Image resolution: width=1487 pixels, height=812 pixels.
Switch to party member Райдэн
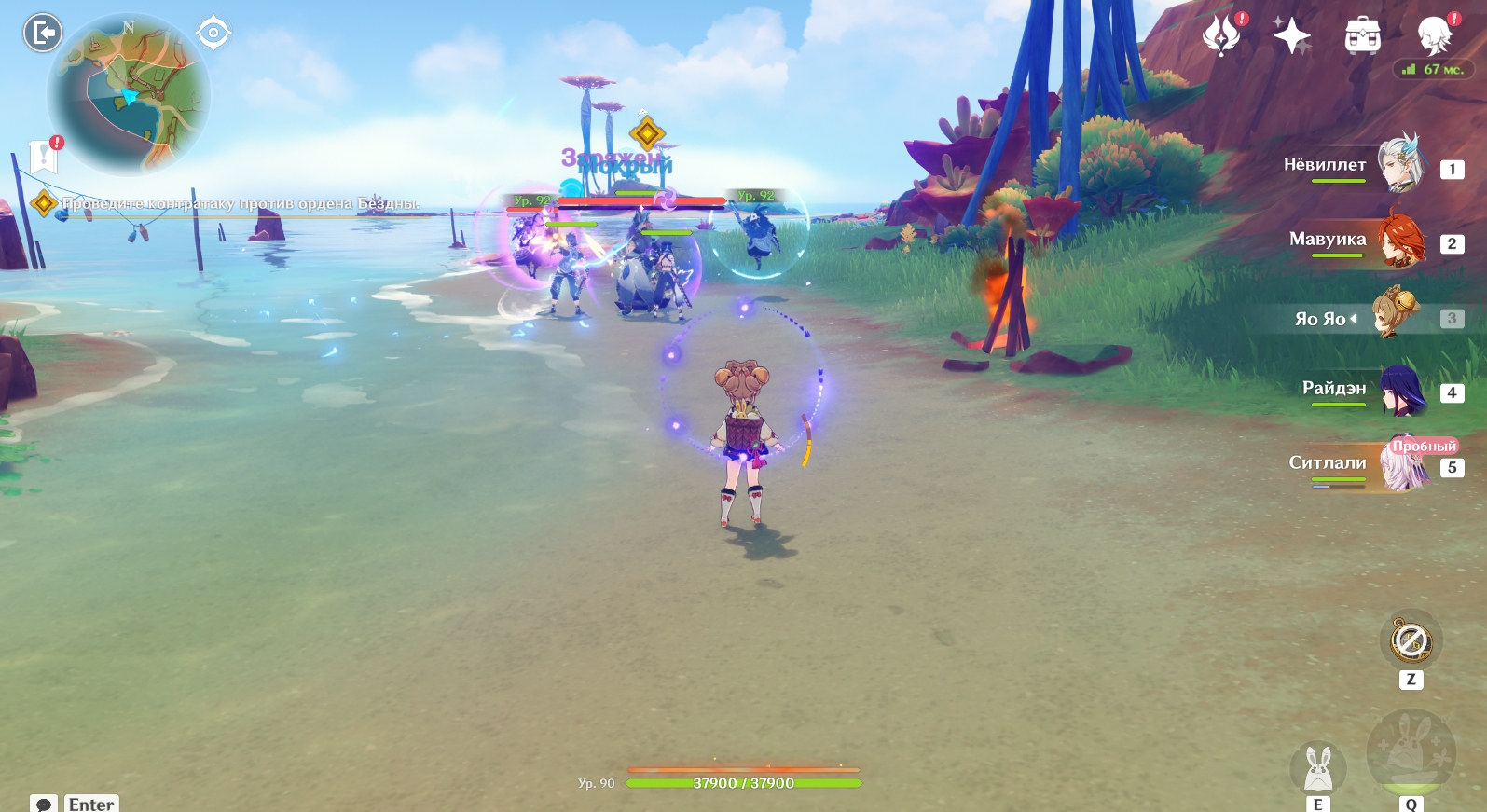point(1400,390)
